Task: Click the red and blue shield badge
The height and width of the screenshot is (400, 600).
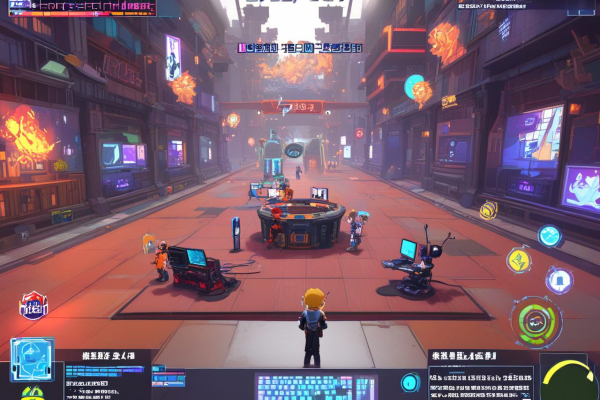Action: pos(32,305)
